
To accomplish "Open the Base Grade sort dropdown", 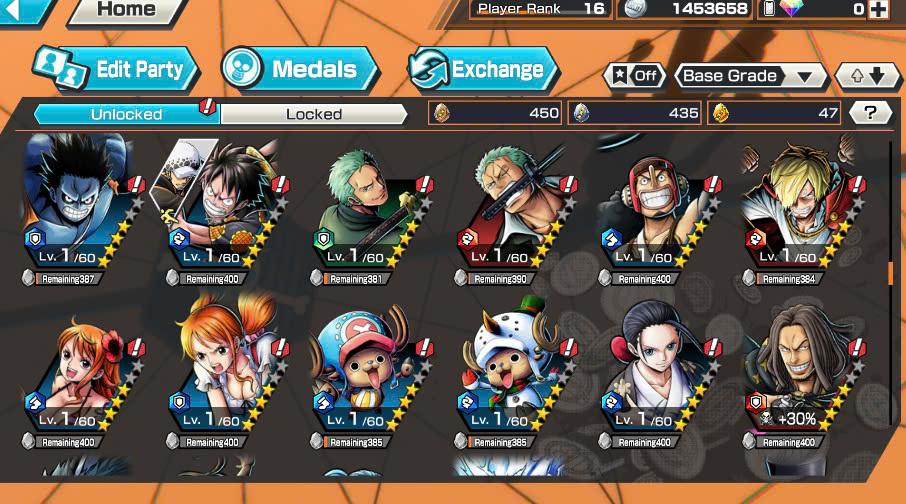I will [x=751, y=76].
